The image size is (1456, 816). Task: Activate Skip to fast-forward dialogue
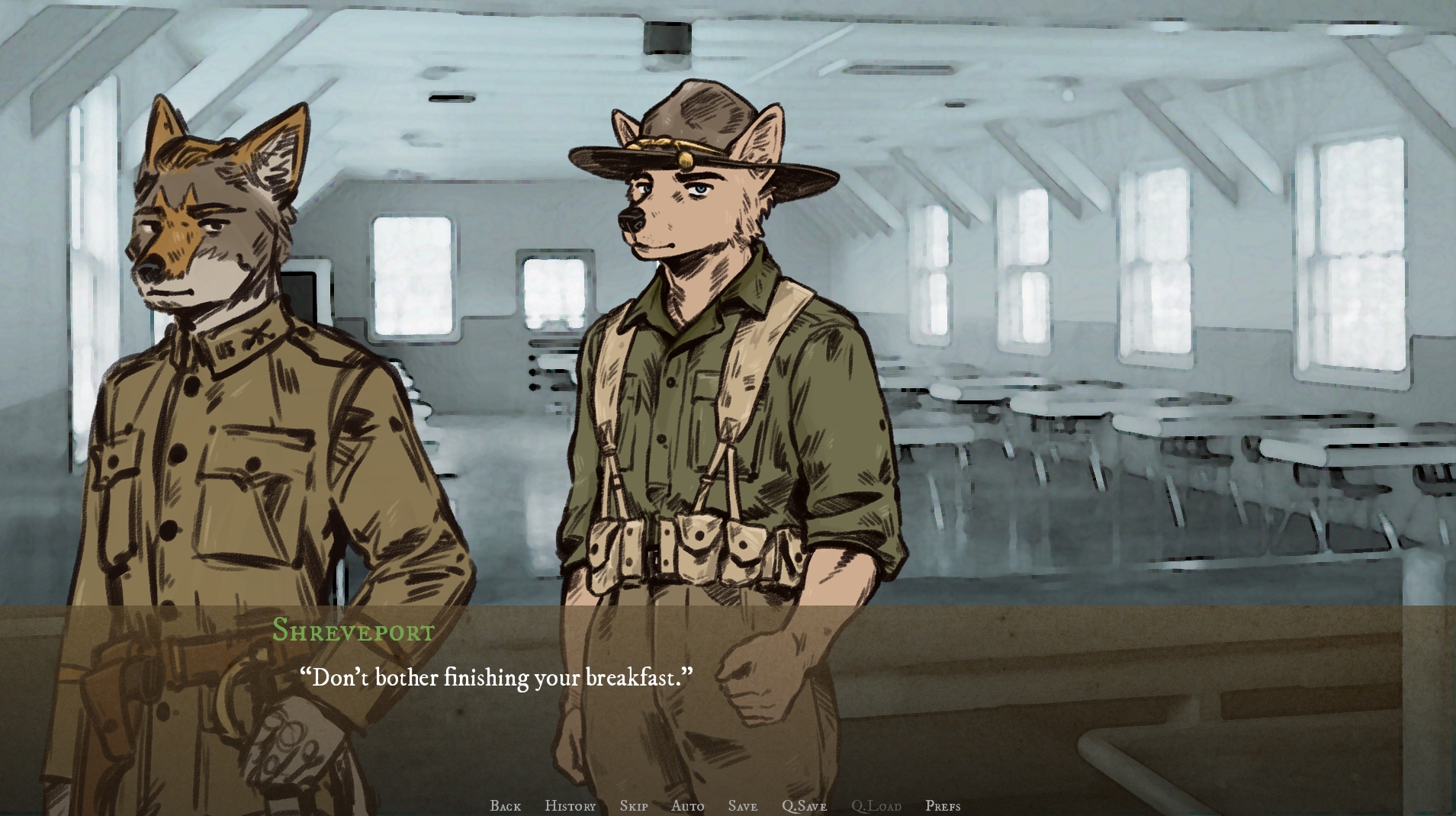point(633,805)
